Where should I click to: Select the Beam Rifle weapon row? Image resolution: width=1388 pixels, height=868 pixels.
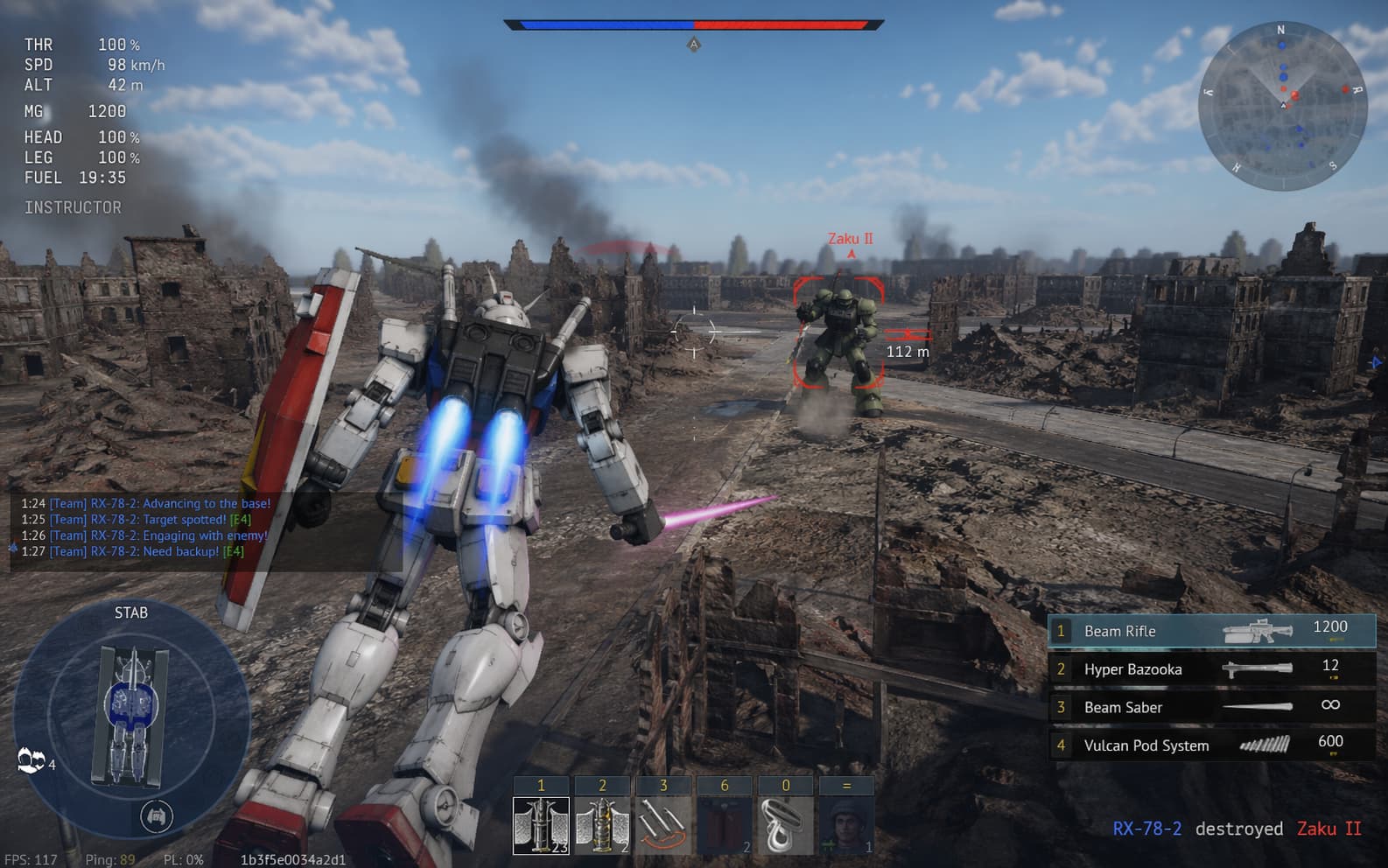pyautogui.click(x=1211, y=631)
